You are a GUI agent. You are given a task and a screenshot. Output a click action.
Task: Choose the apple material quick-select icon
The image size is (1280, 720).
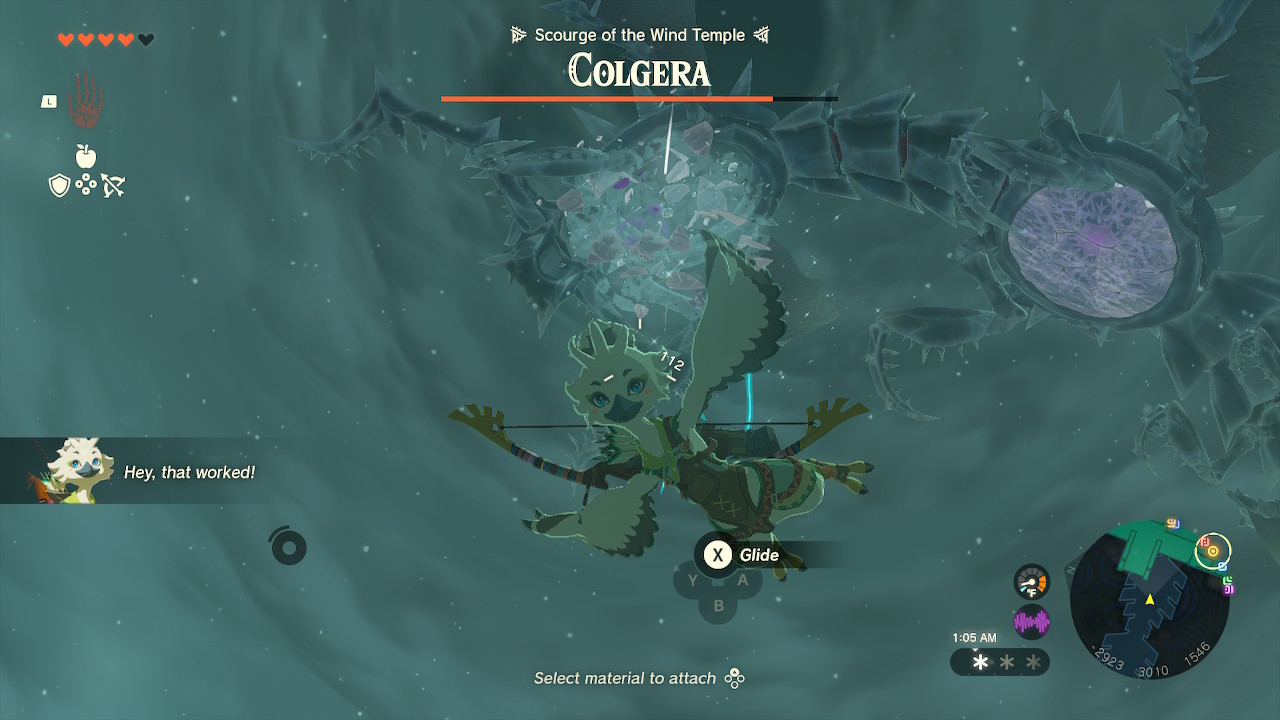(x=86, y=156)
